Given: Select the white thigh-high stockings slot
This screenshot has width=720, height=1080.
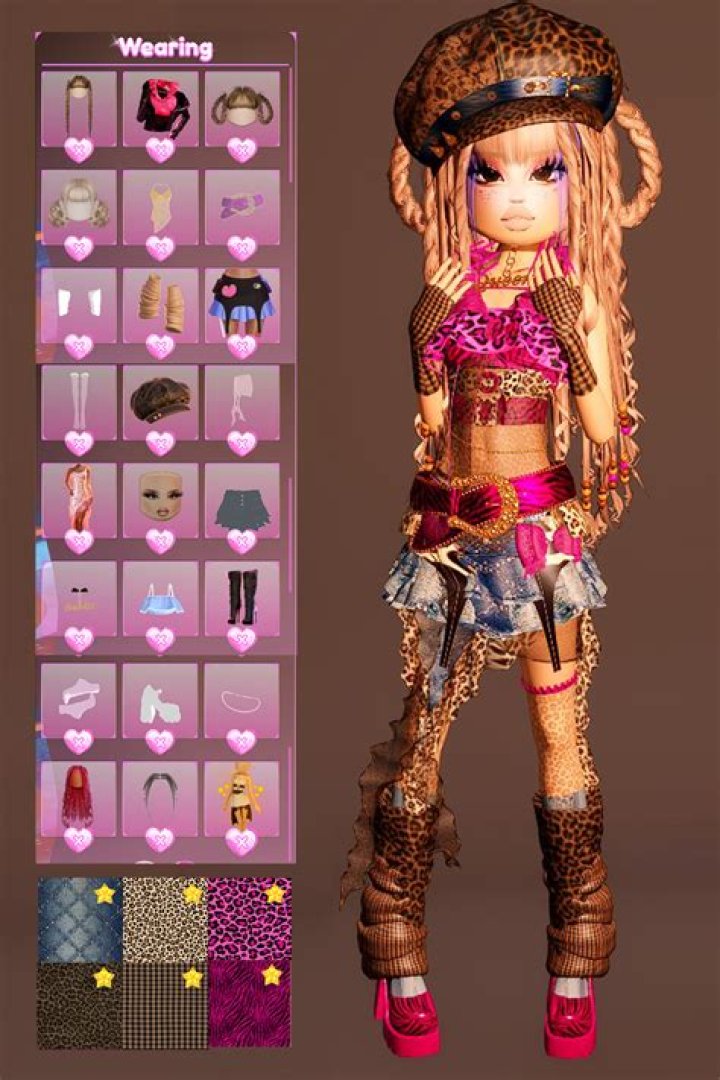Looking at the screenshot, I should point(79,402).
